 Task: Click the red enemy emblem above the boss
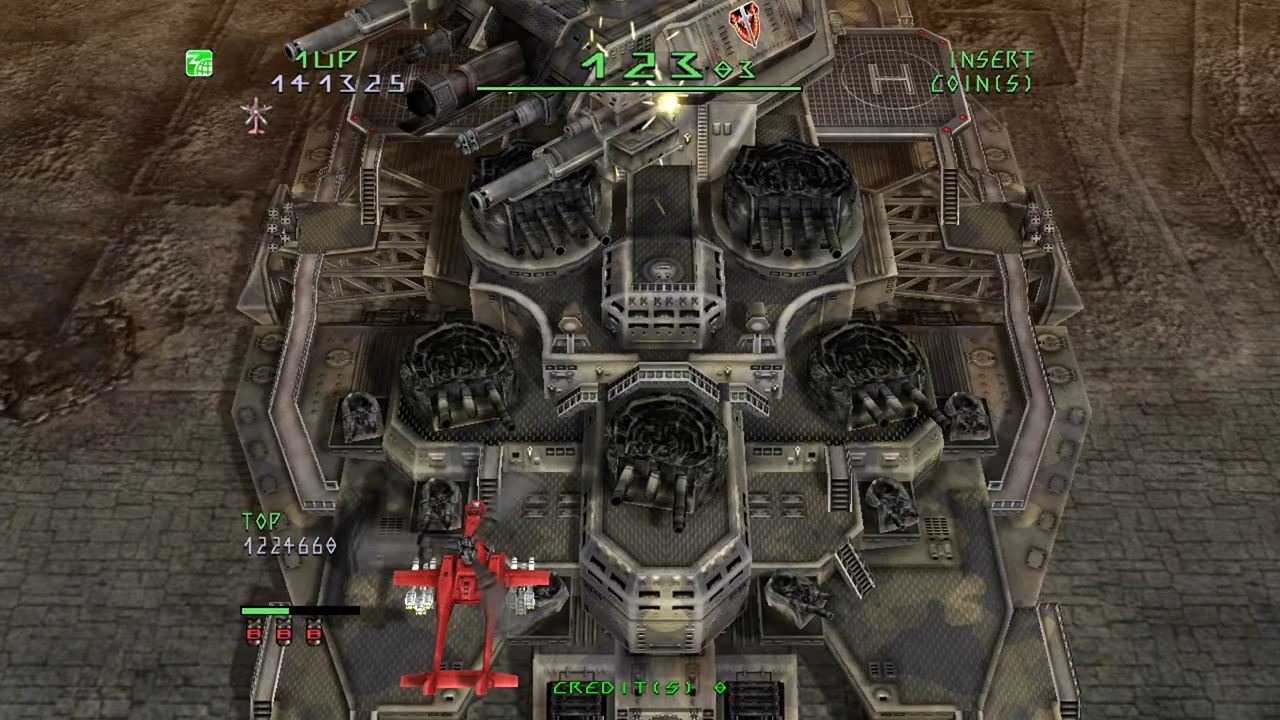744,22
